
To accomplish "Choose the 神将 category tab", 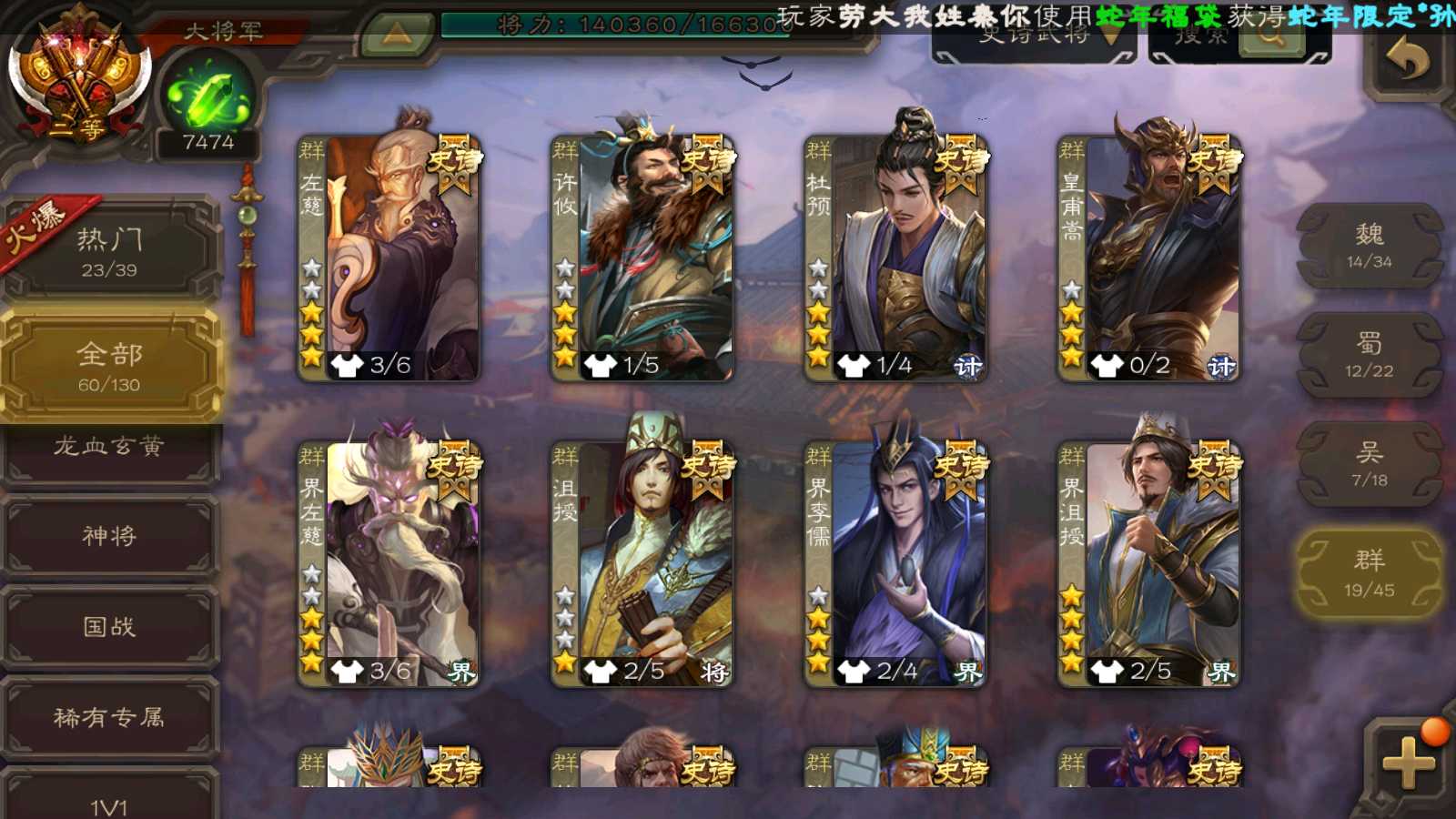I will [x=109, y=537].
